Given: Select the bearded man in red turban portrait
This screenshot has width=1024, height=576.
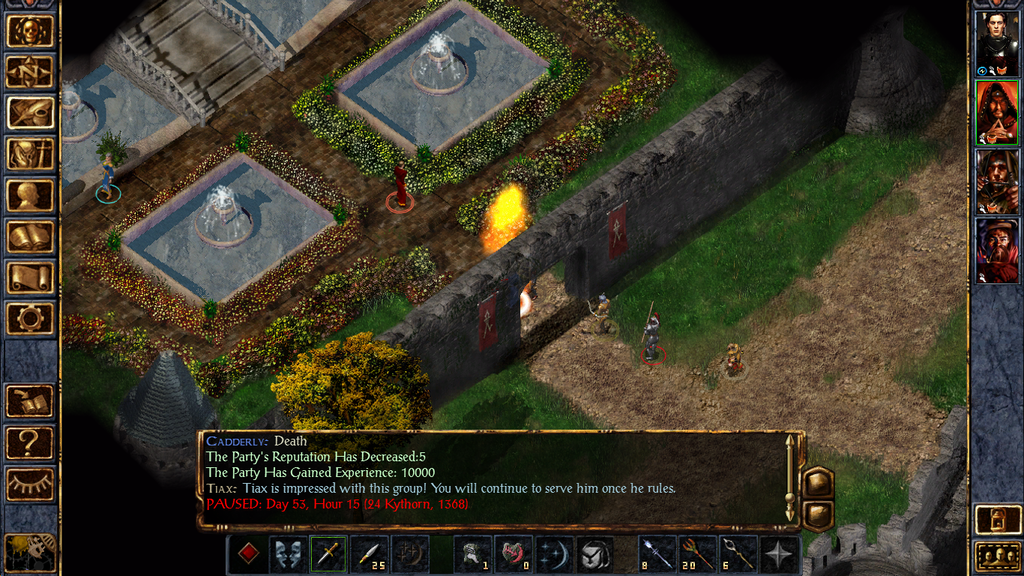Looking at the screenshot, I should pos(996,250).
